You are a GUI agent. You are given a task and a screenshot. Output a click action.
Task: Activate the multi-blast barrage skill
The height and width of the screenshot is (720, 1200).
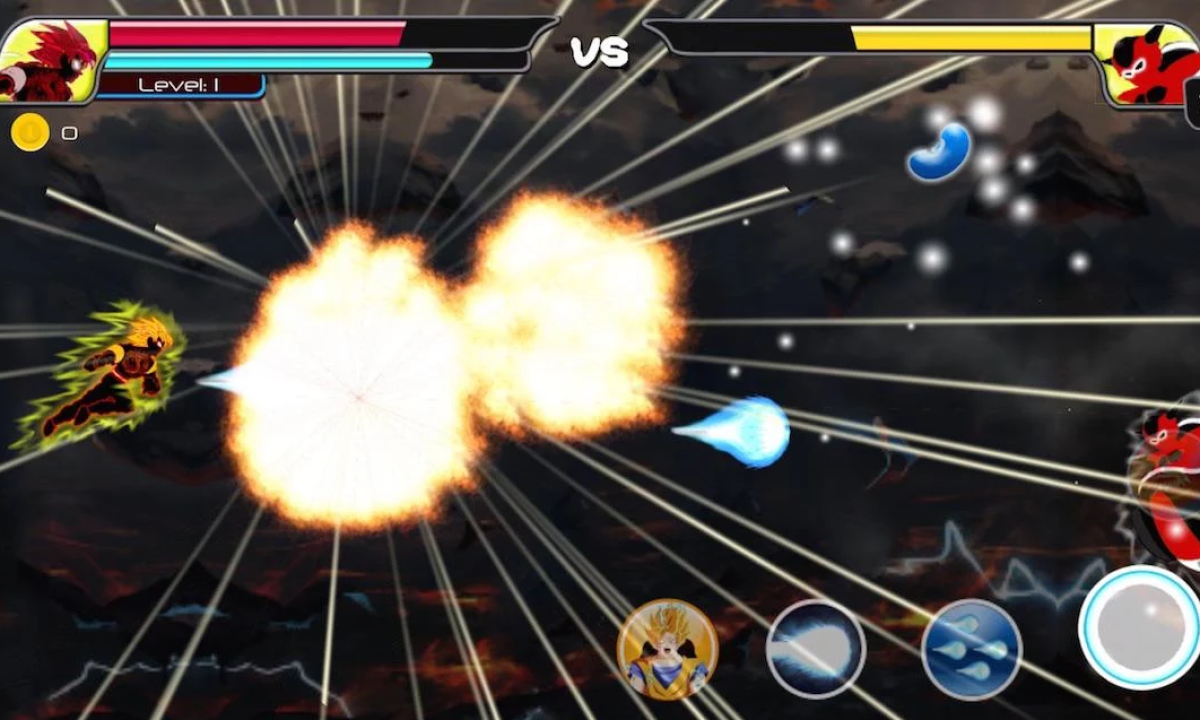[971, 649]
